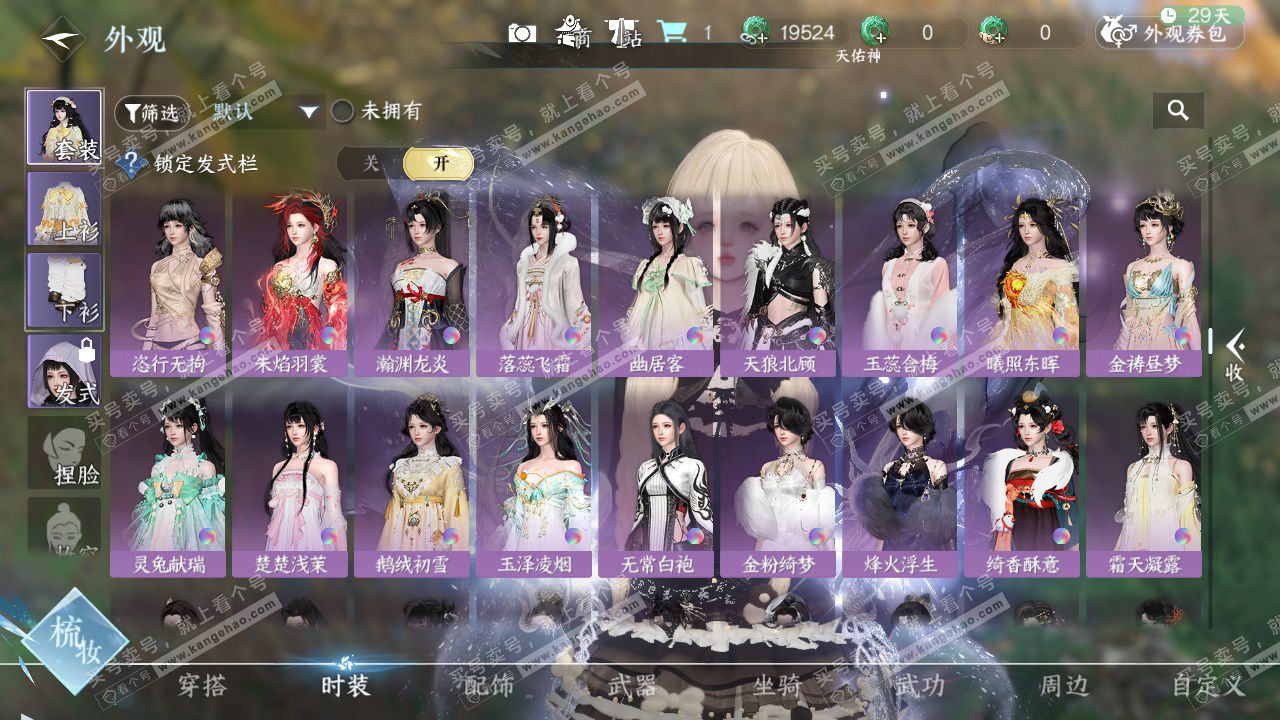The width and height of the screenshot is (1280, 720).
Task: Go back using the top-left arrow
Action: coord(62,39)
